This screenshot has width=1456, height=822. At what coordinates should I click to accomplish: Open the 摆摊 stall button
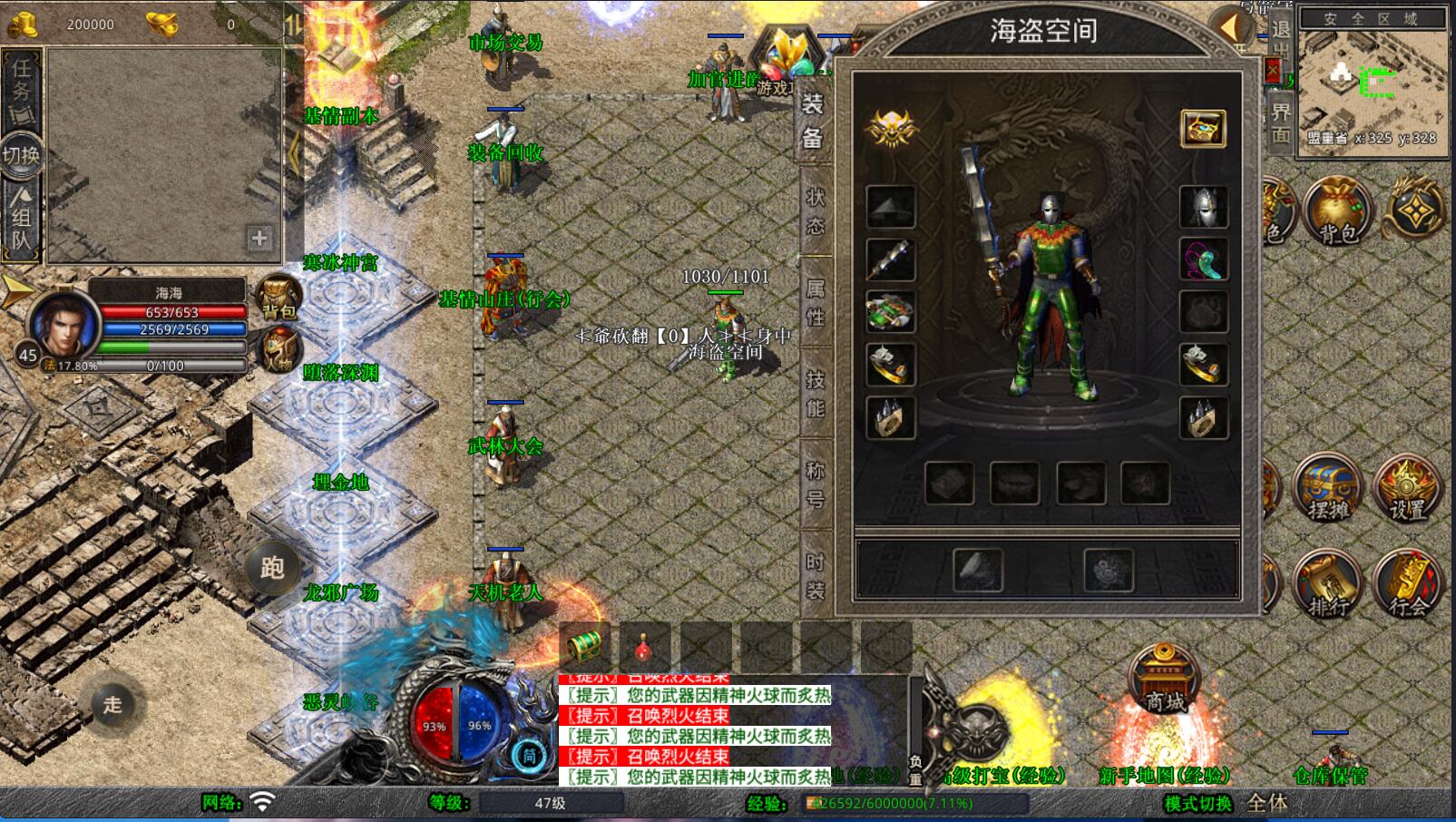1327,490
